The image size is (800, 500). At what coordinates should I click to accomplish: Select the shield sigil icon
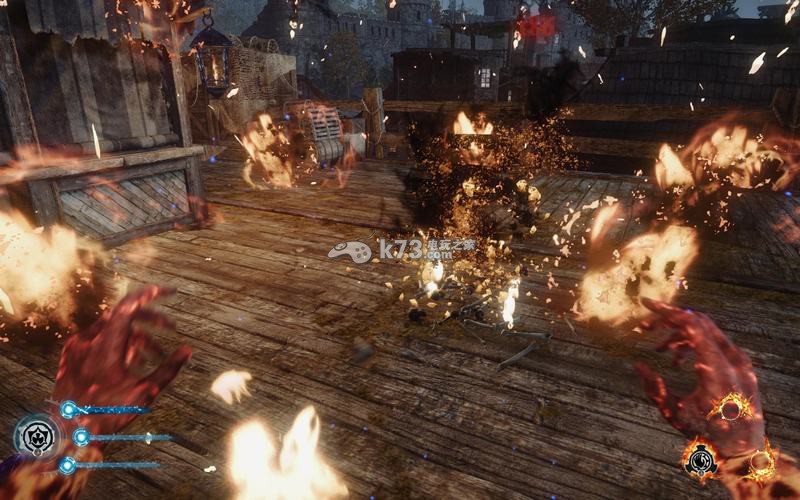tap(36, 436)
